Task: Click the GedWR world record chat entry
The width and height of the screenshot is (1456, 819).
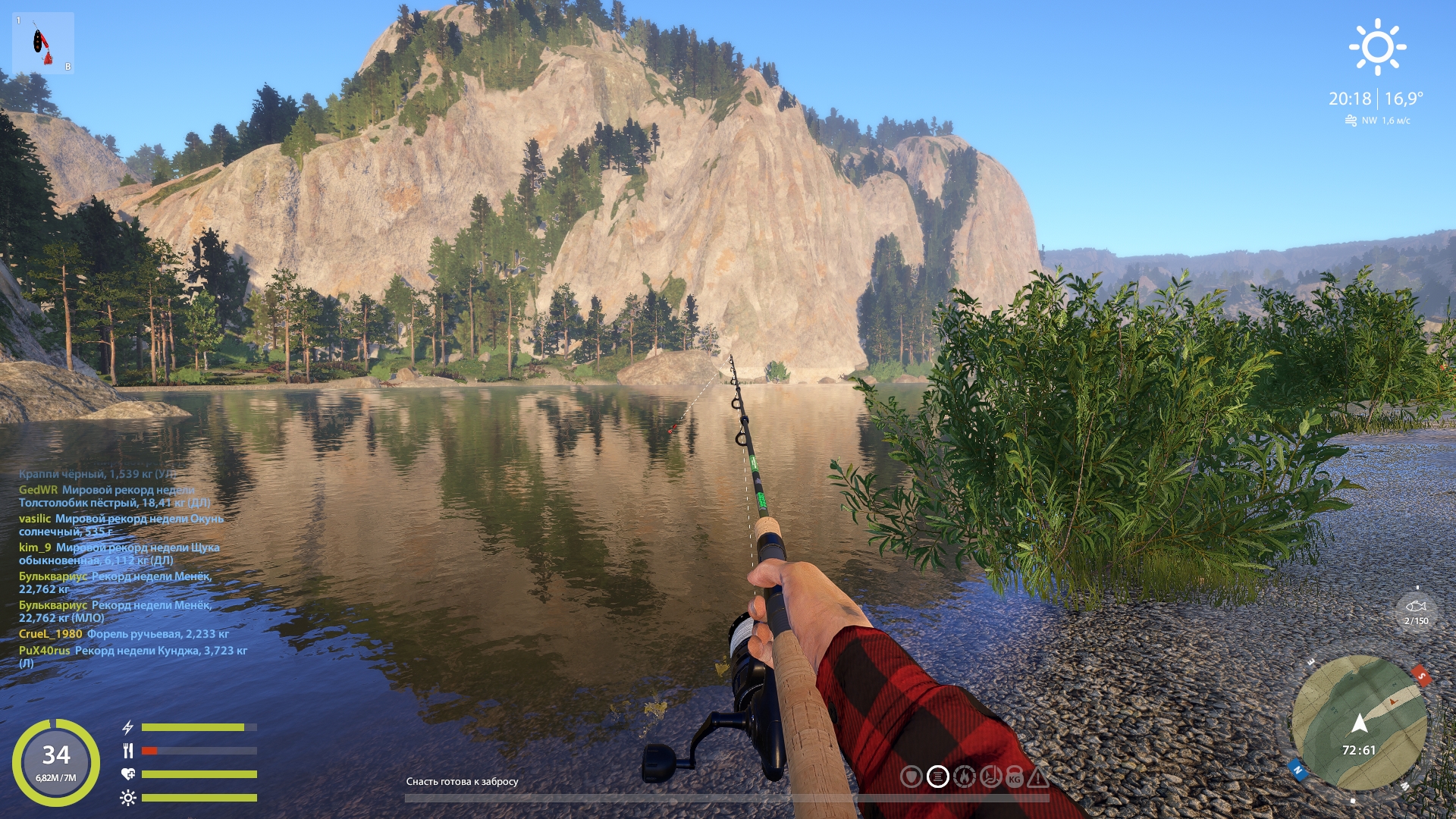Action: [114, 496]
